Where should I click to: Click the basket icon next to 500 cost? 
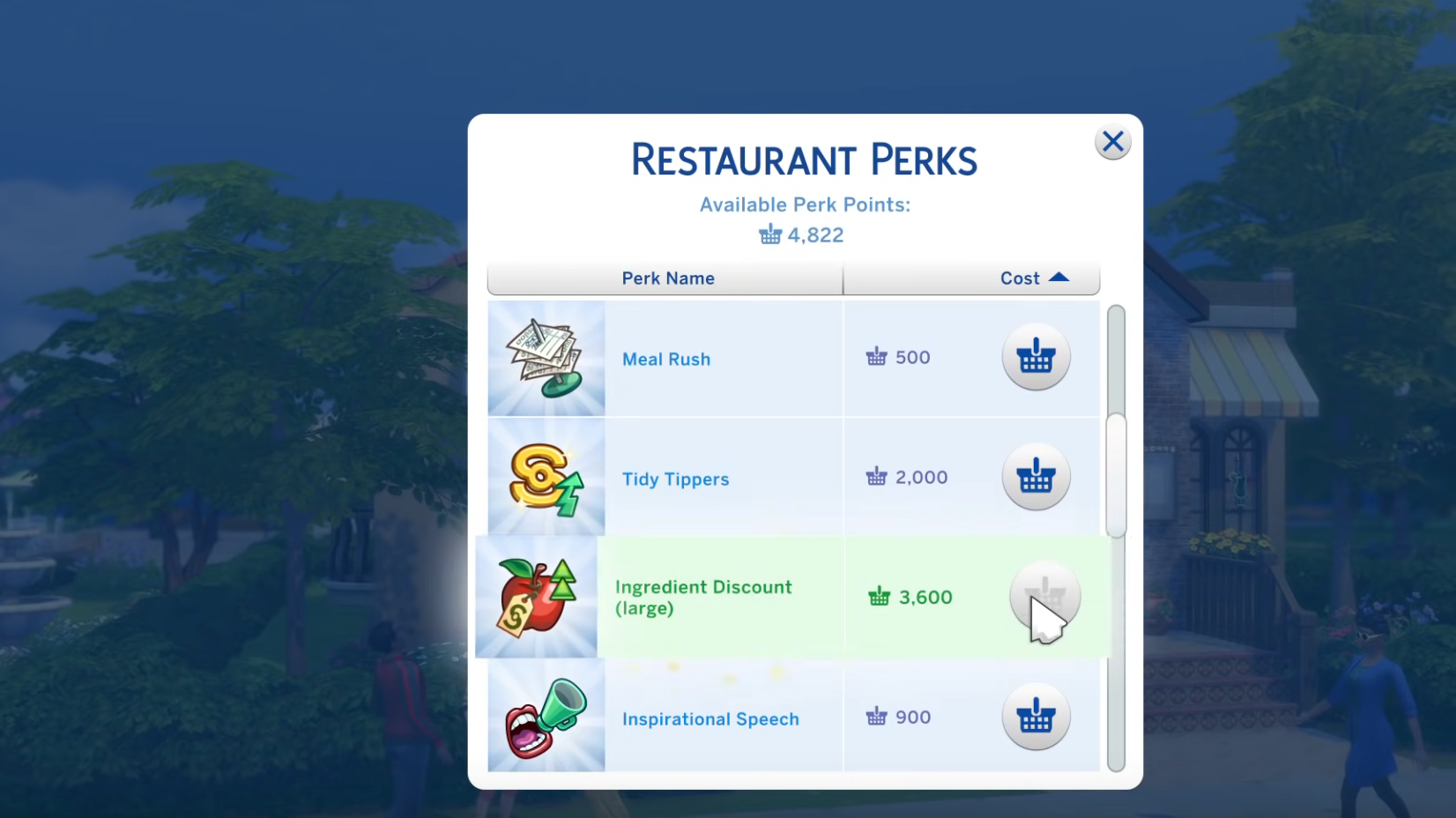pos(875,357)
